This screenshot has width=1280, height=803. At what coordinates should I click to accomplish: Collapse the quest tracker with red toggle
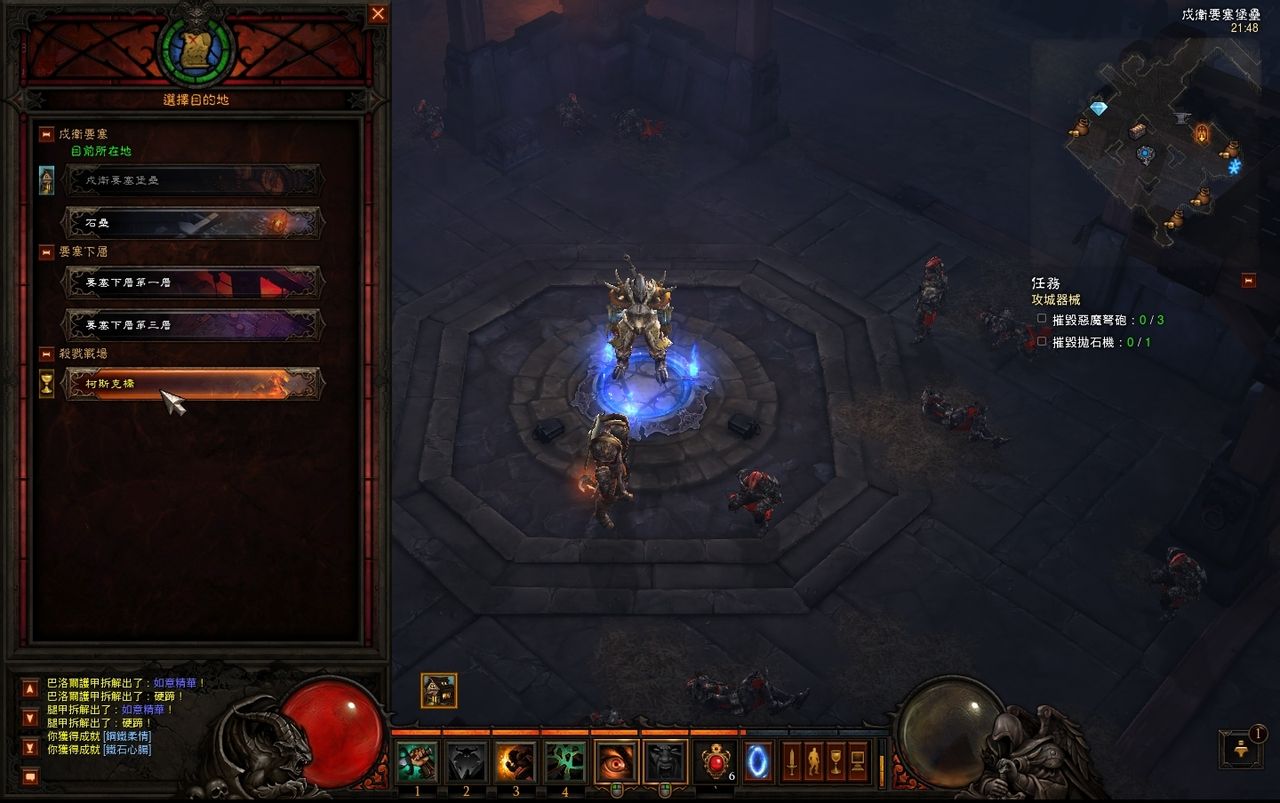tap(1248, 281)
